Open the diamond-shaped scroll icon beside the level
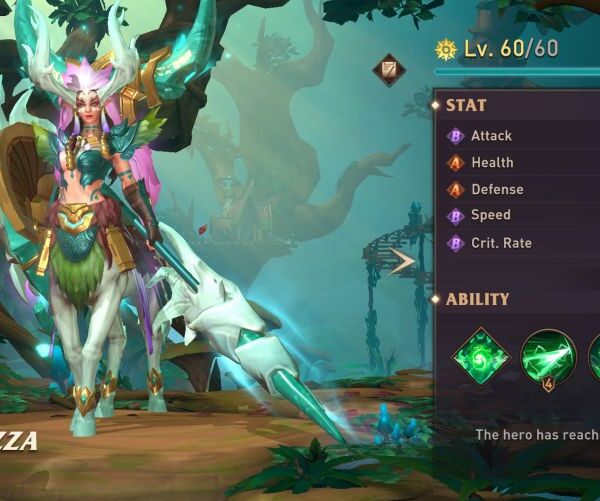The image size is (600, 501). click(x=389, y=70)
